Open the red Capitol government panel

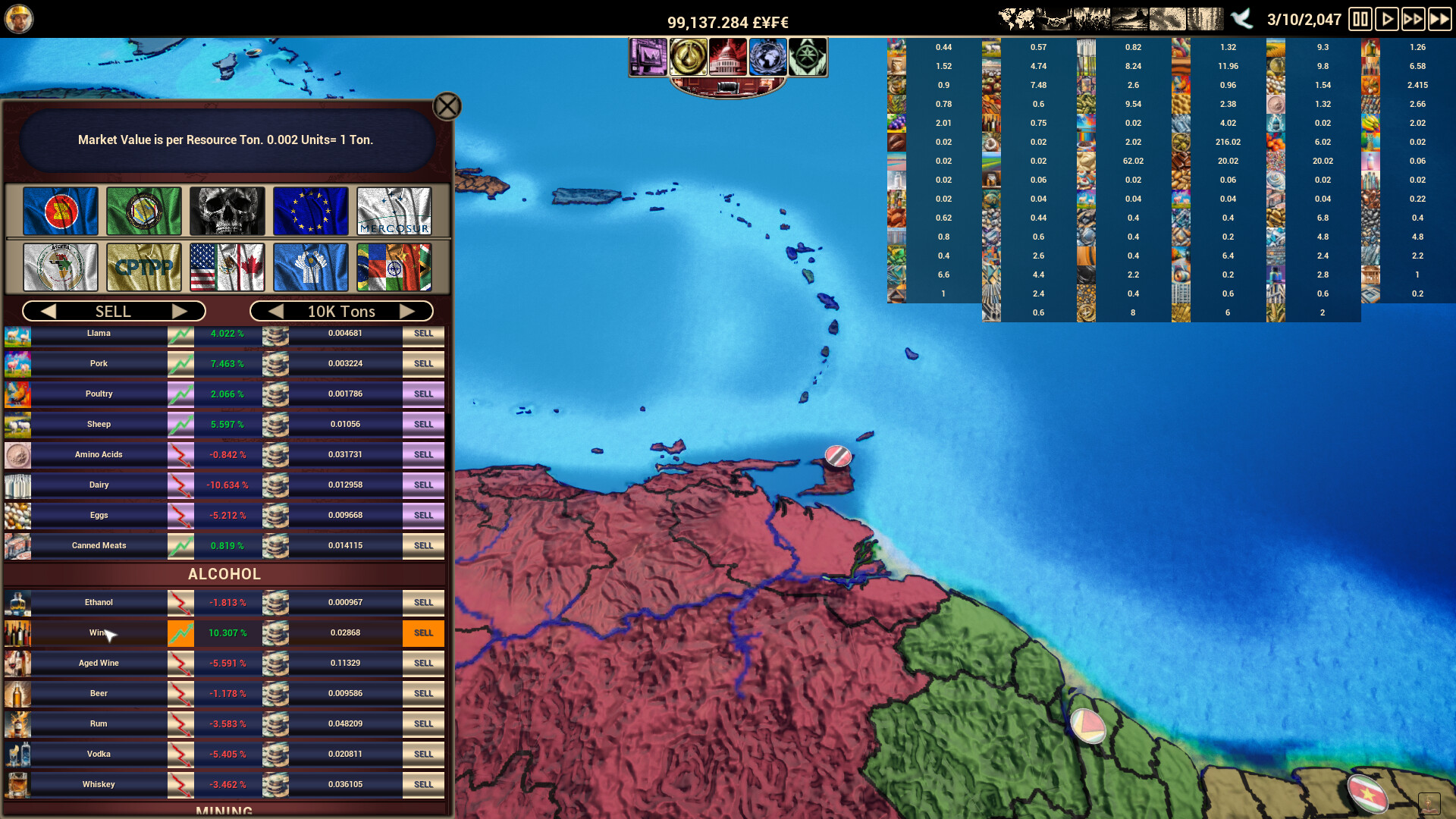coord(729,56)
